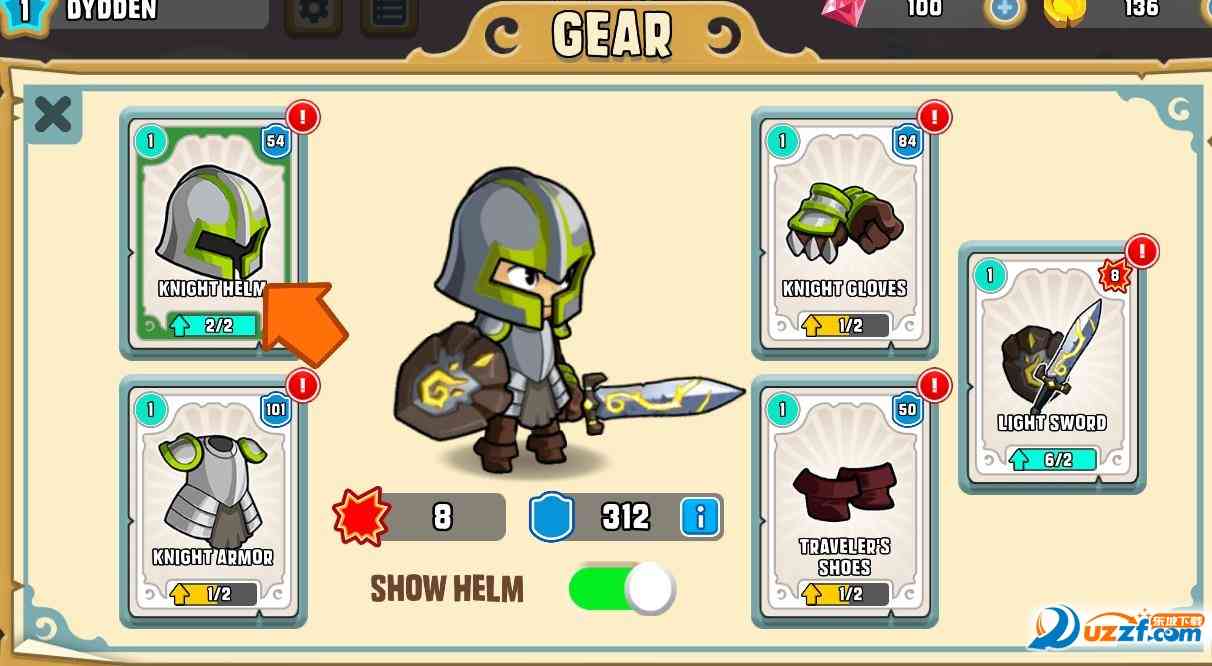Choose the Knight Gloves card
The width and height of the screenshot is (1212, 666).
pos(845,230)
